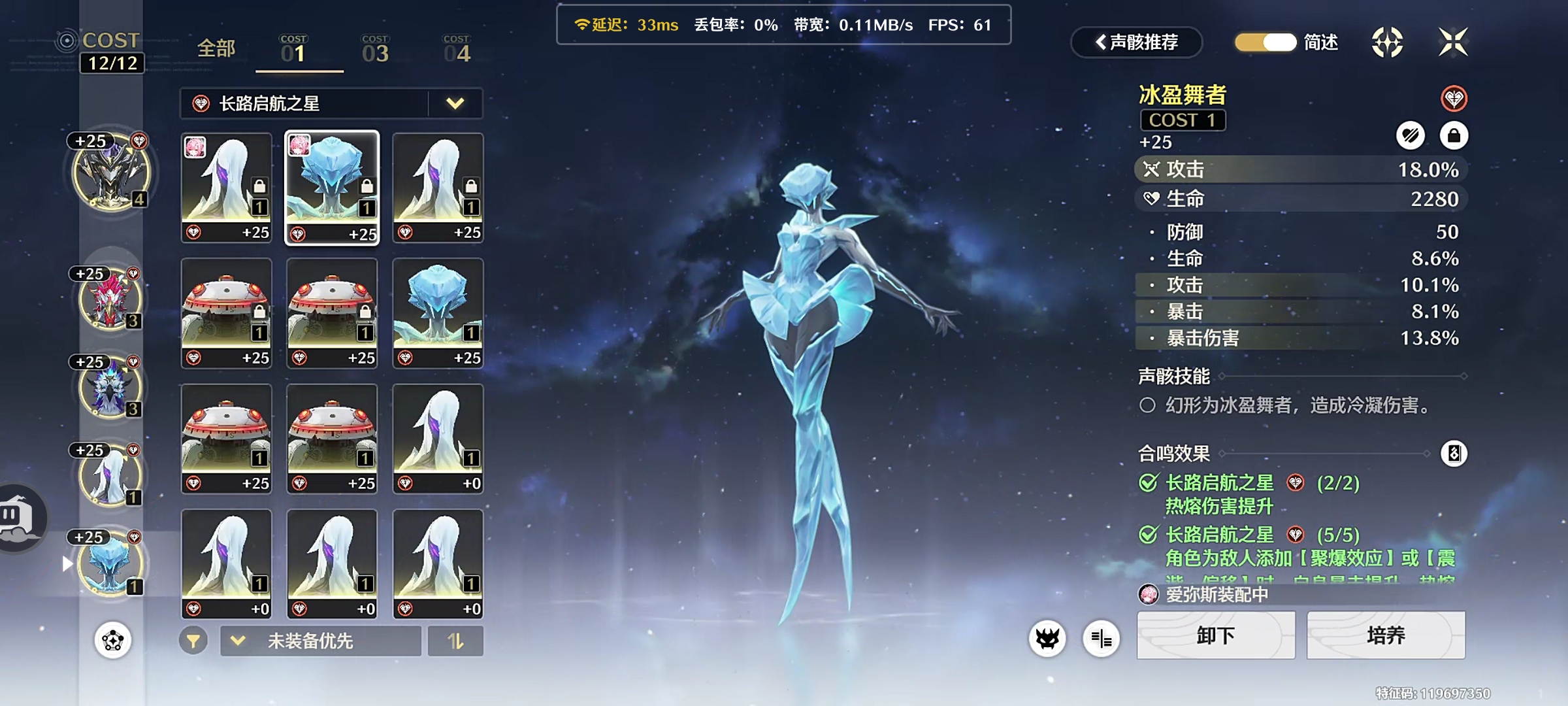Open the 合鸣效果 sonata detail icon
Screen dimensions: 1568x706
coord(1454,453)
